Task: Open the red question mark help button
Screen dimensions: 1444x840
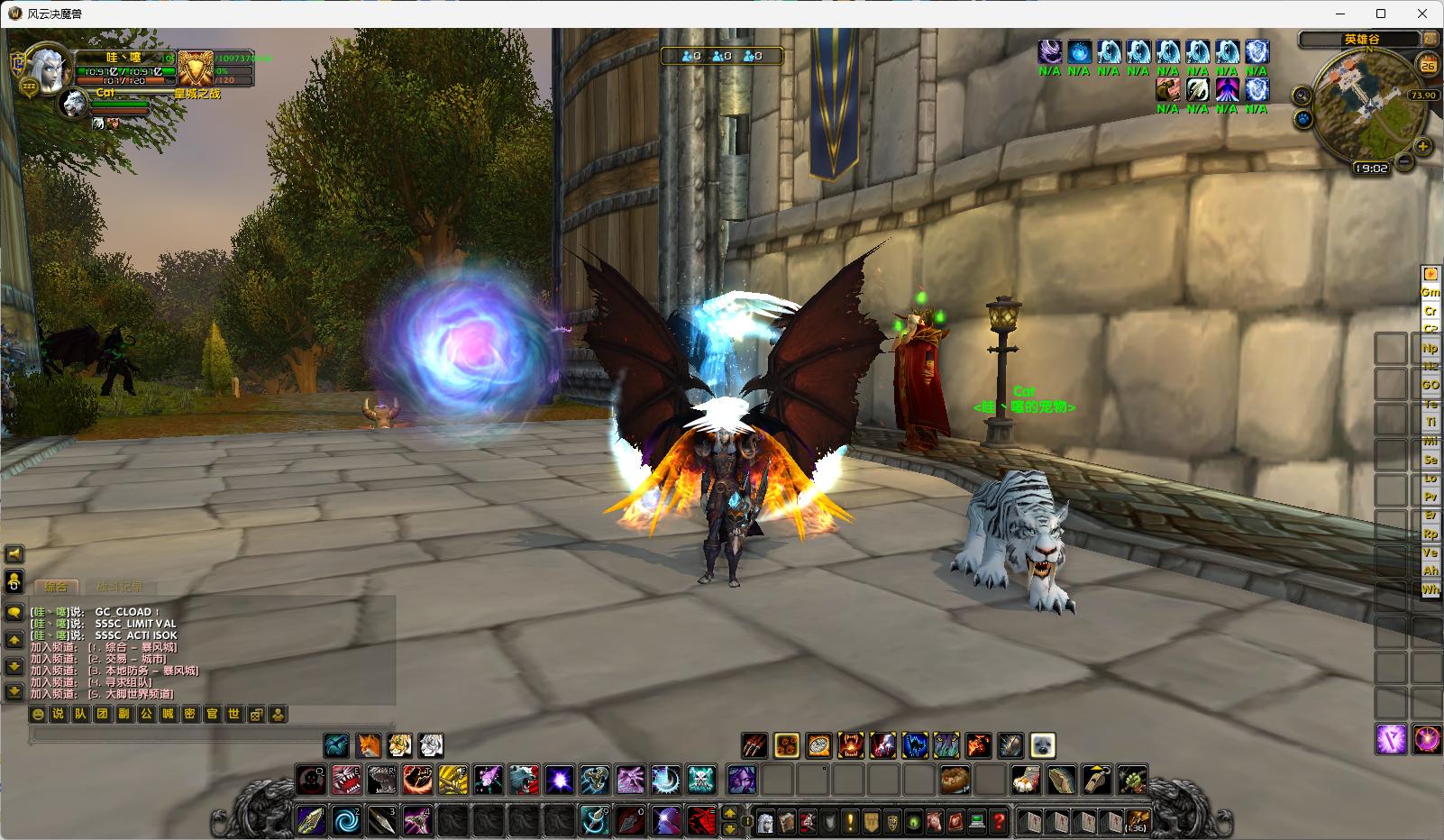Action: (x=998, y=821)
